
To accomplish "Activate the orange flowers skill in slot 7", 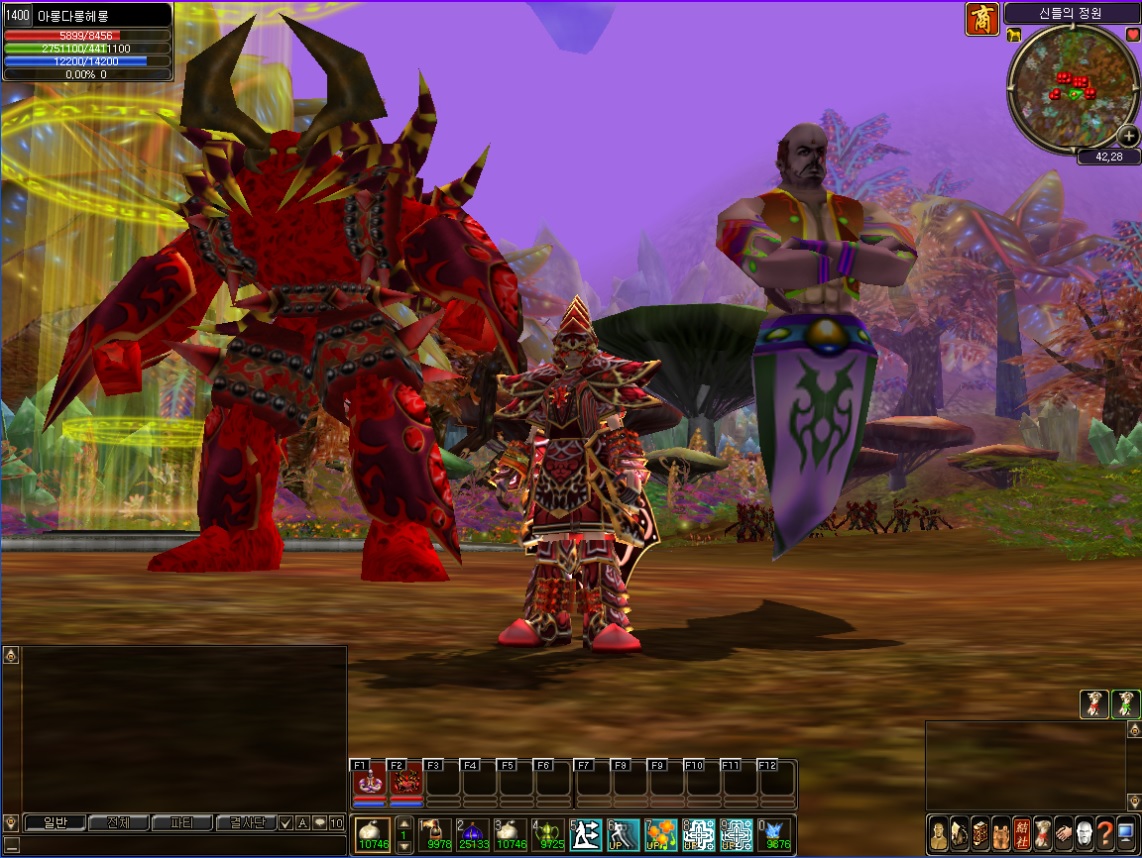I will [660, 834].
